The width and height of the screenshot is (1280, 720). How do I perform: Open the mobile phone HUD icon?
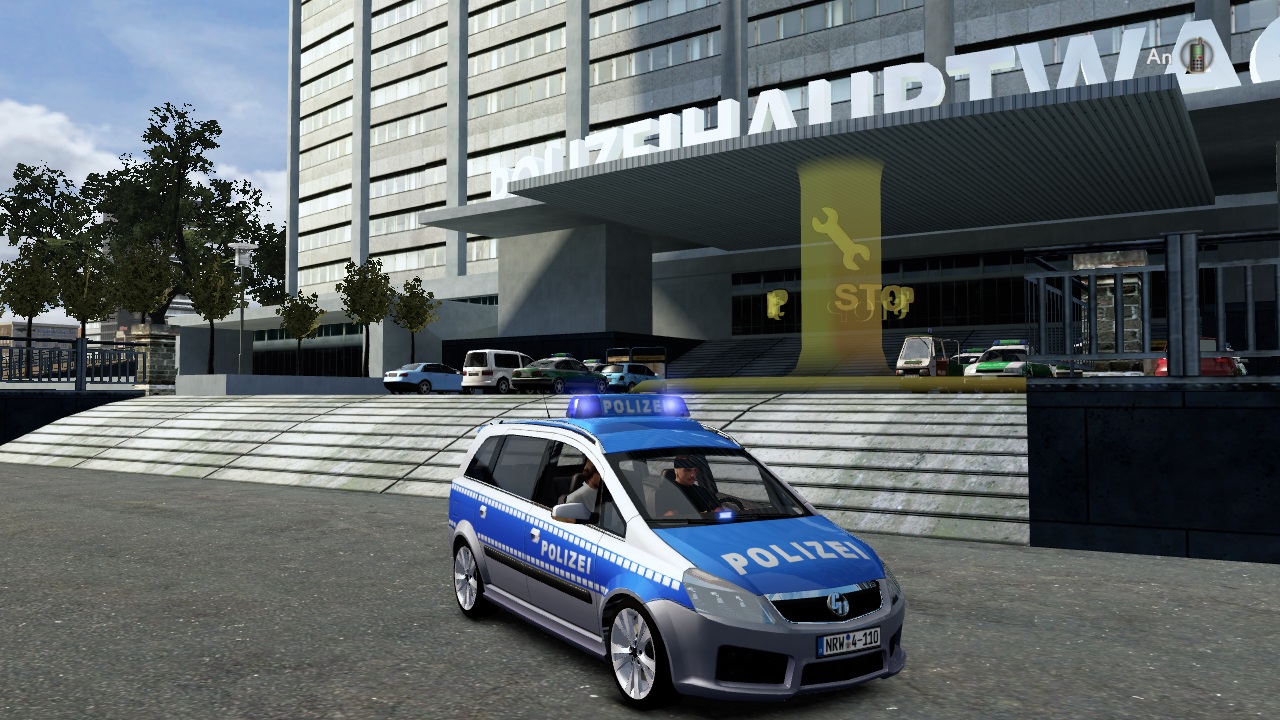point(1194,56)
